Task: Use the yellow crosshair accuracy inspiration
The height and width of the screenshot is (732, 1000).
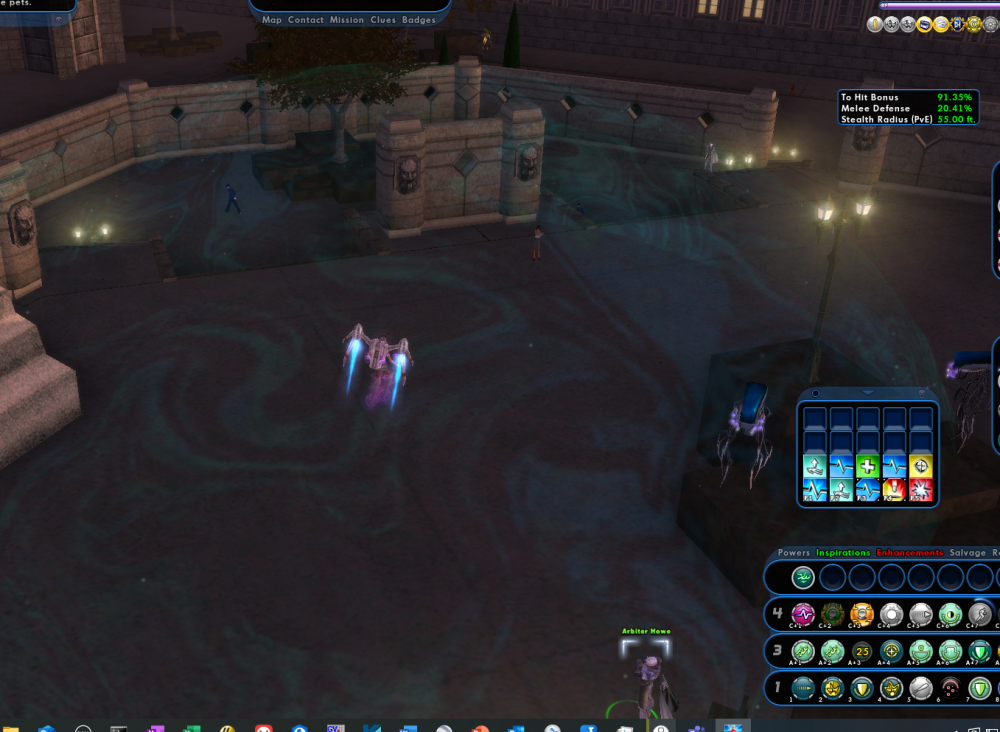Action: pyautogui.click(x=921, y=467)
